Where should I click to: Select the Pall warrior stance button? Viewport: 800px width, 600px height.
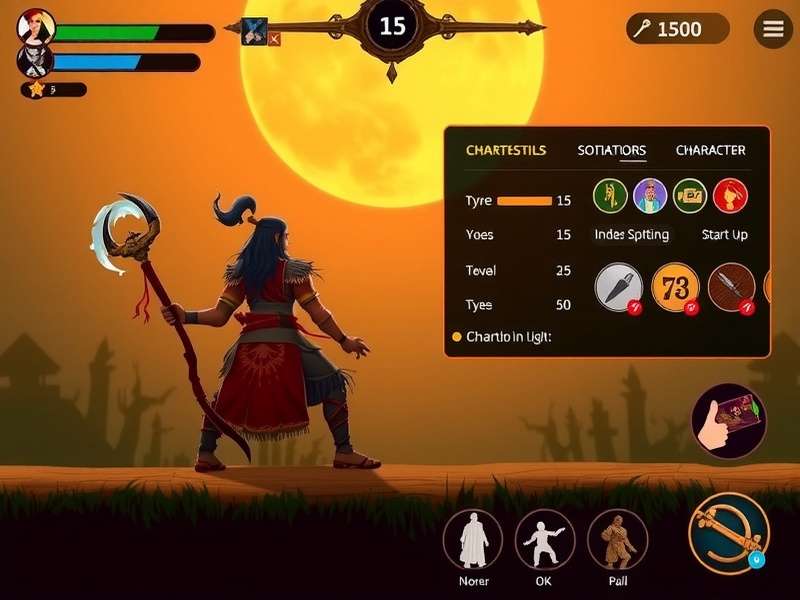pyautogui.click(x=617, y=540)
